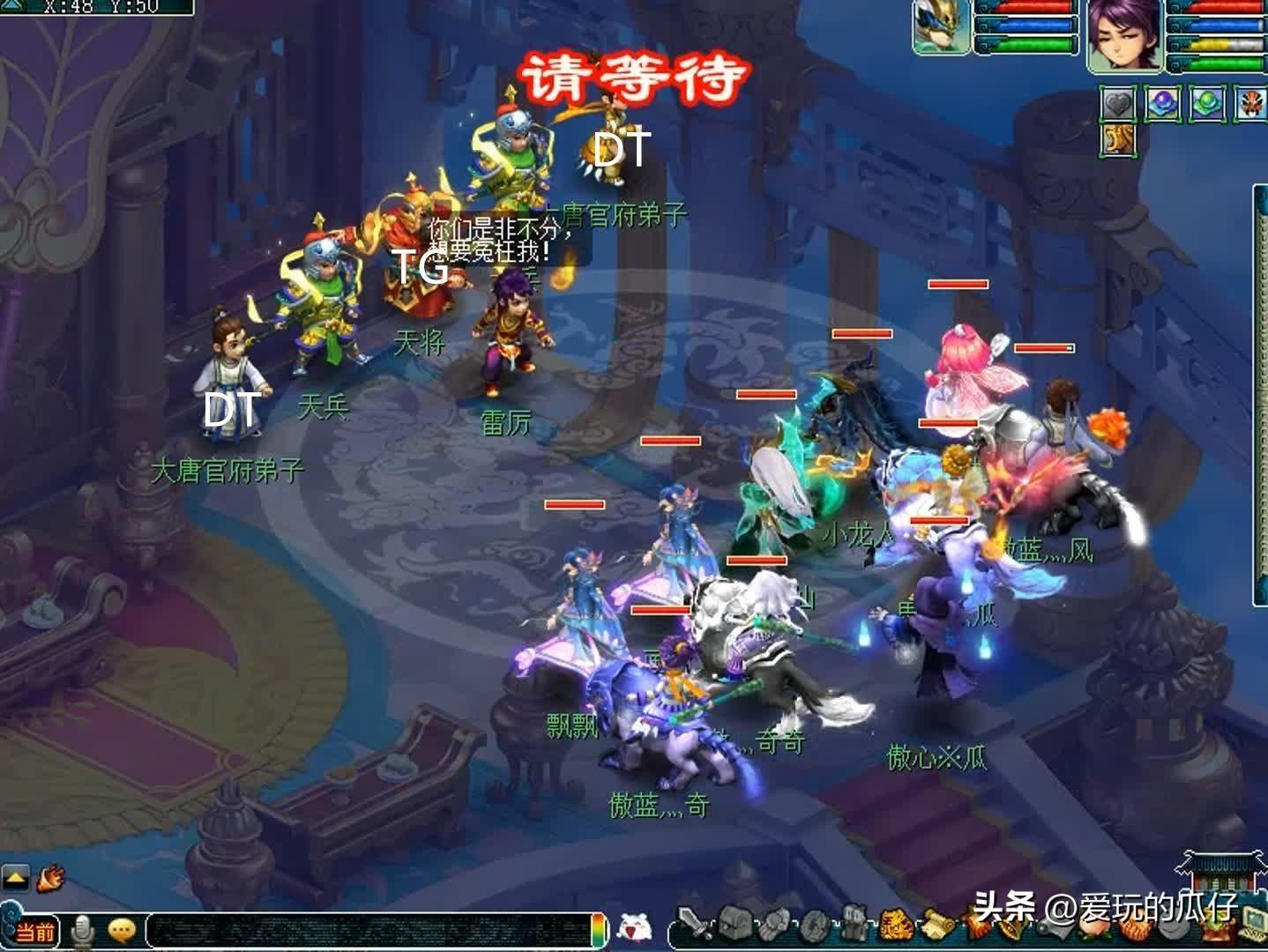Activate the microphone voice chat button
The height and width of the screenshot is (952, 1268).
coord(84,930)
